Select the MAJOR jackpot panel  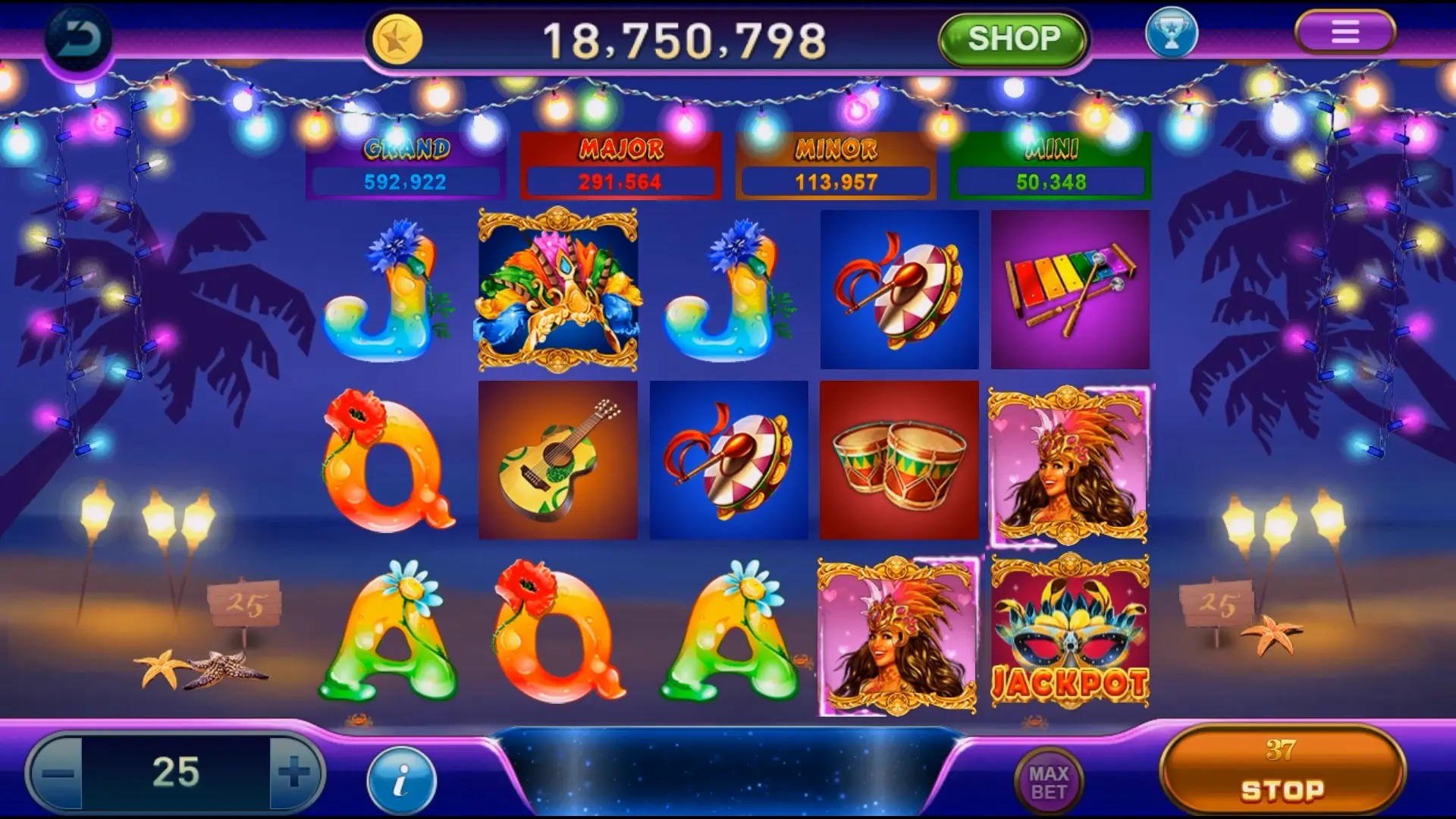[x=620, y=165]
